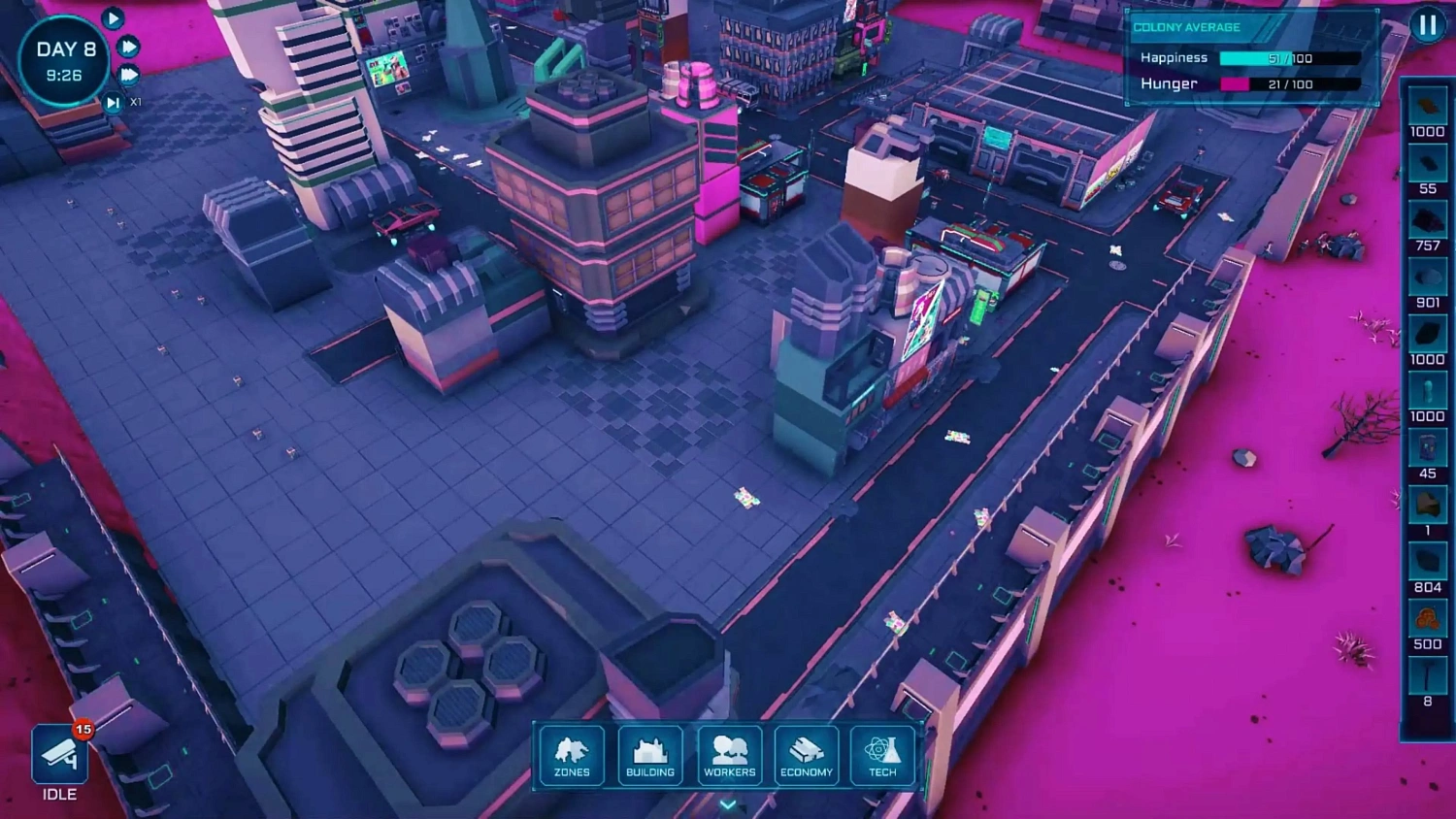Open the Day 8 clock display
1456x819 pixels.
point(64,60)
